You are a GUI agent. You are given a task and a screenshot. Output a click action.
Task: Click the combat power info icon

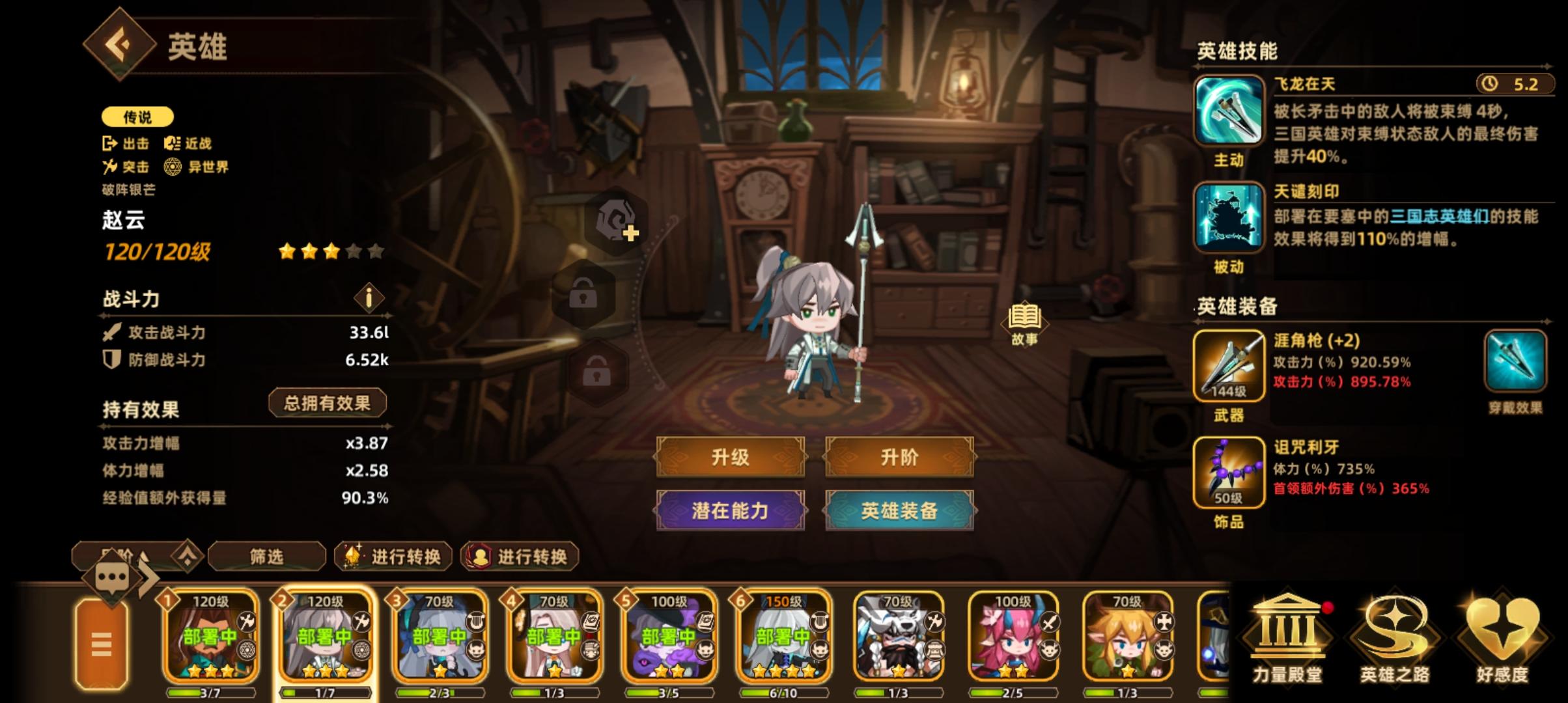tap(368, 299)
